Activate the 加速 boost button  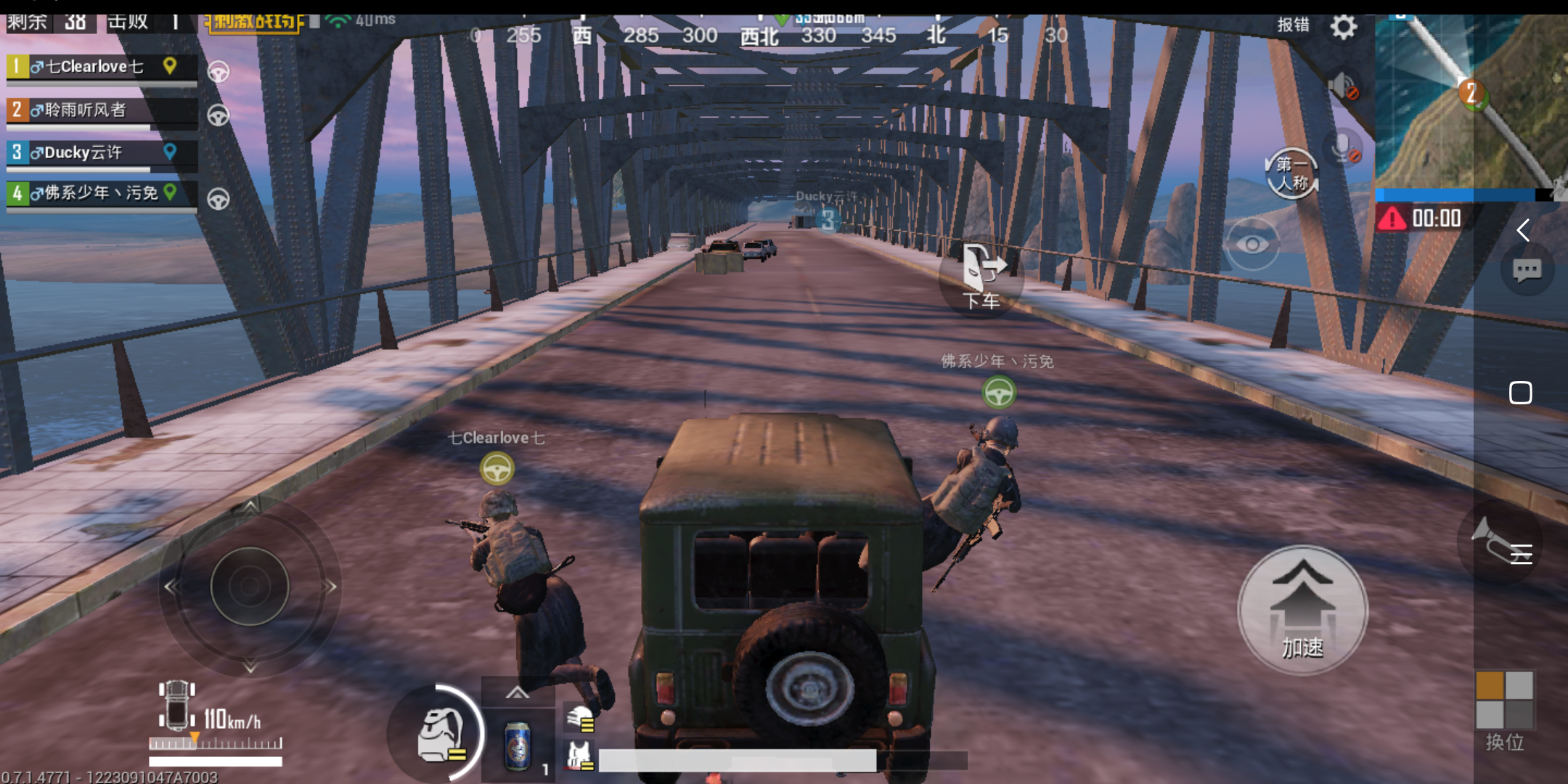1302,611
